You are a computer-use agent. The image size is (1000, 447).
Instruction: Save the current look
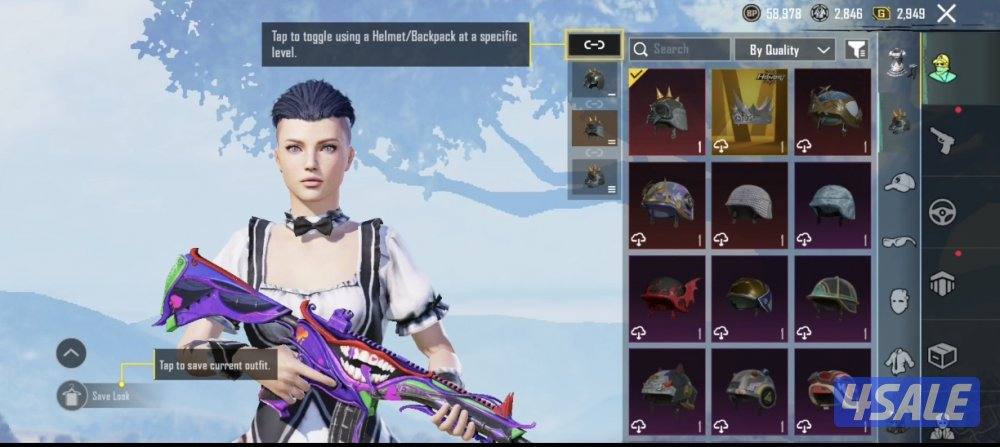click(x=72, y=395)
